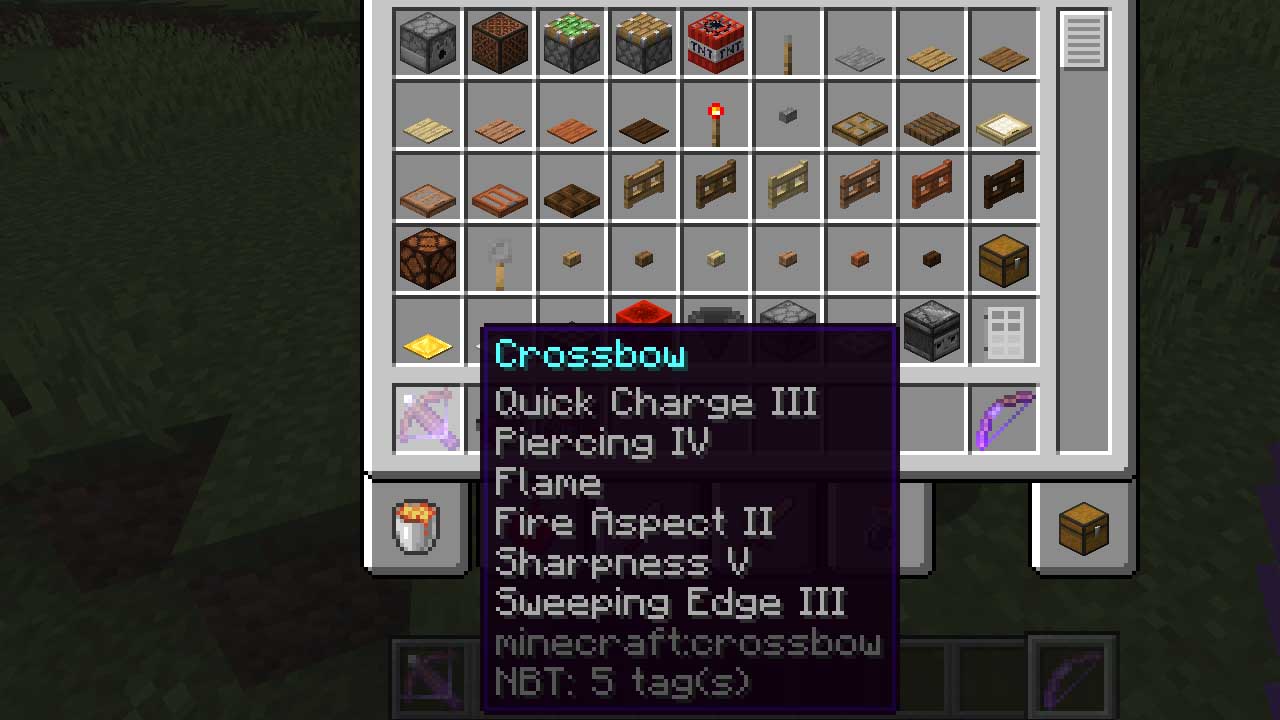The width and height of the screenshot is (1280, 720).
Task: Select the Iron Door item
Action: tap(1003, 330)
